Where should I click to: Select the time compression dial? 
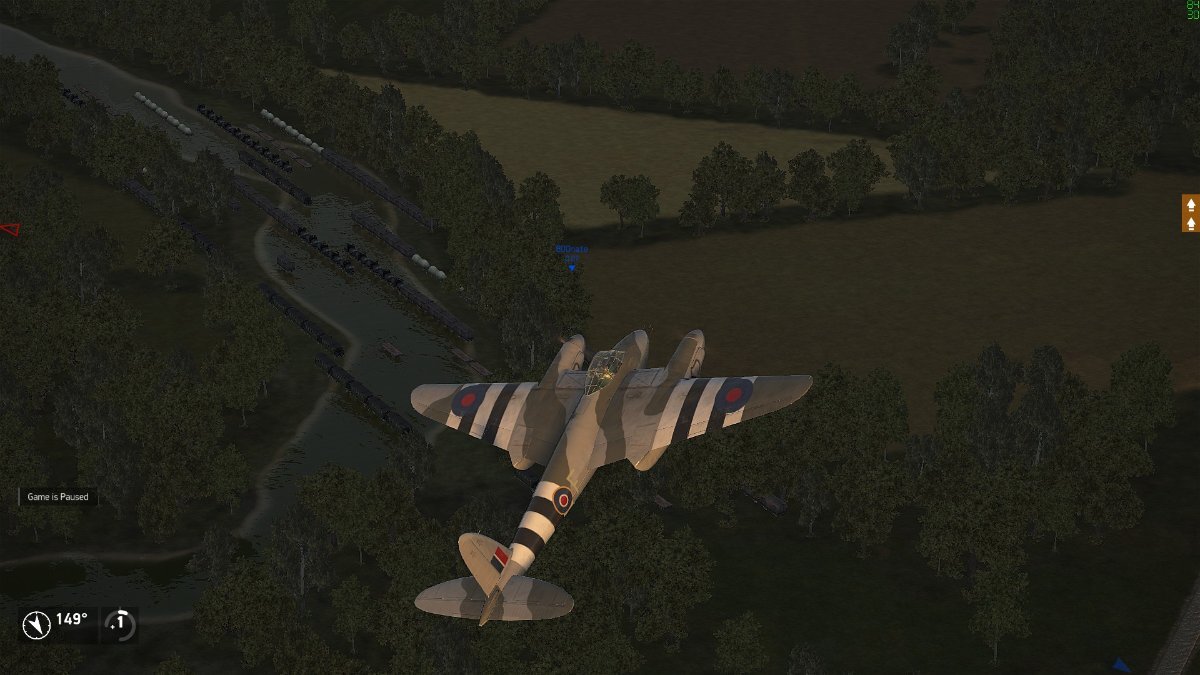click(120, 624)
